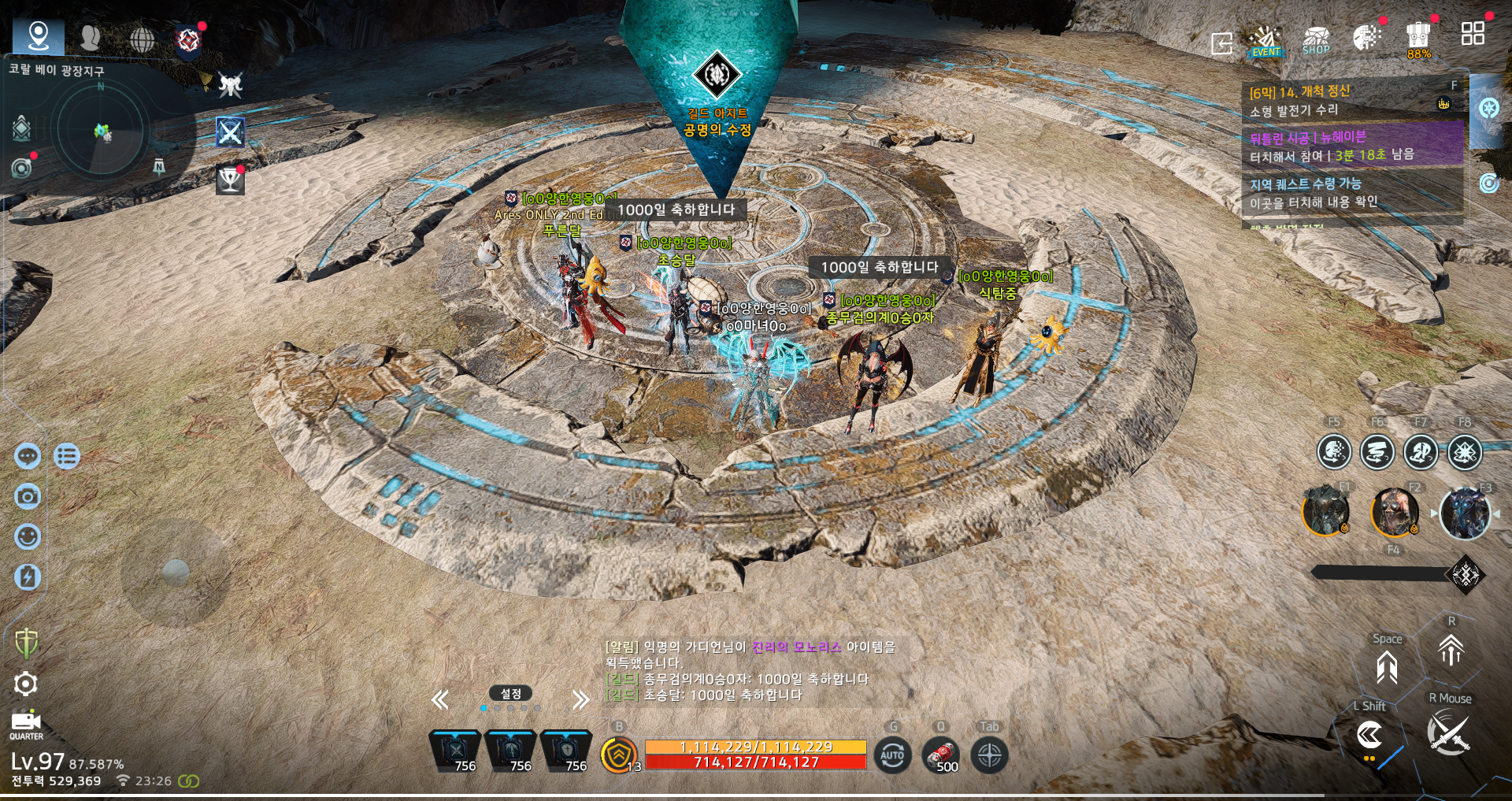Open the SHOP icon
Viewport: 1512px width, 801px height.
(1316, 41)
